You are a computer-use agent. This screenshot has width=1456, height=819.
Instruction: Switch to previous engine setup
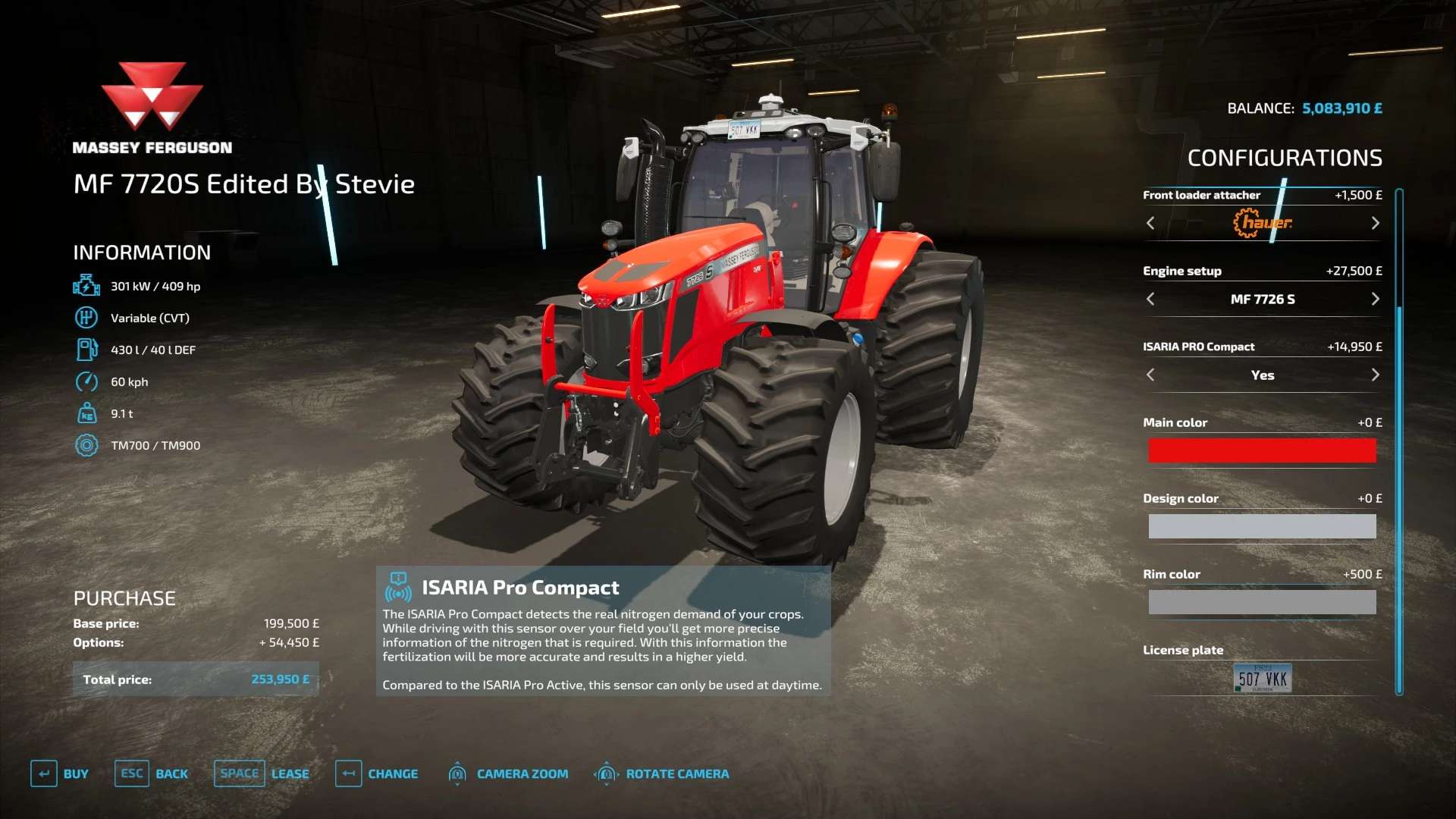(x=1150, y=299)
